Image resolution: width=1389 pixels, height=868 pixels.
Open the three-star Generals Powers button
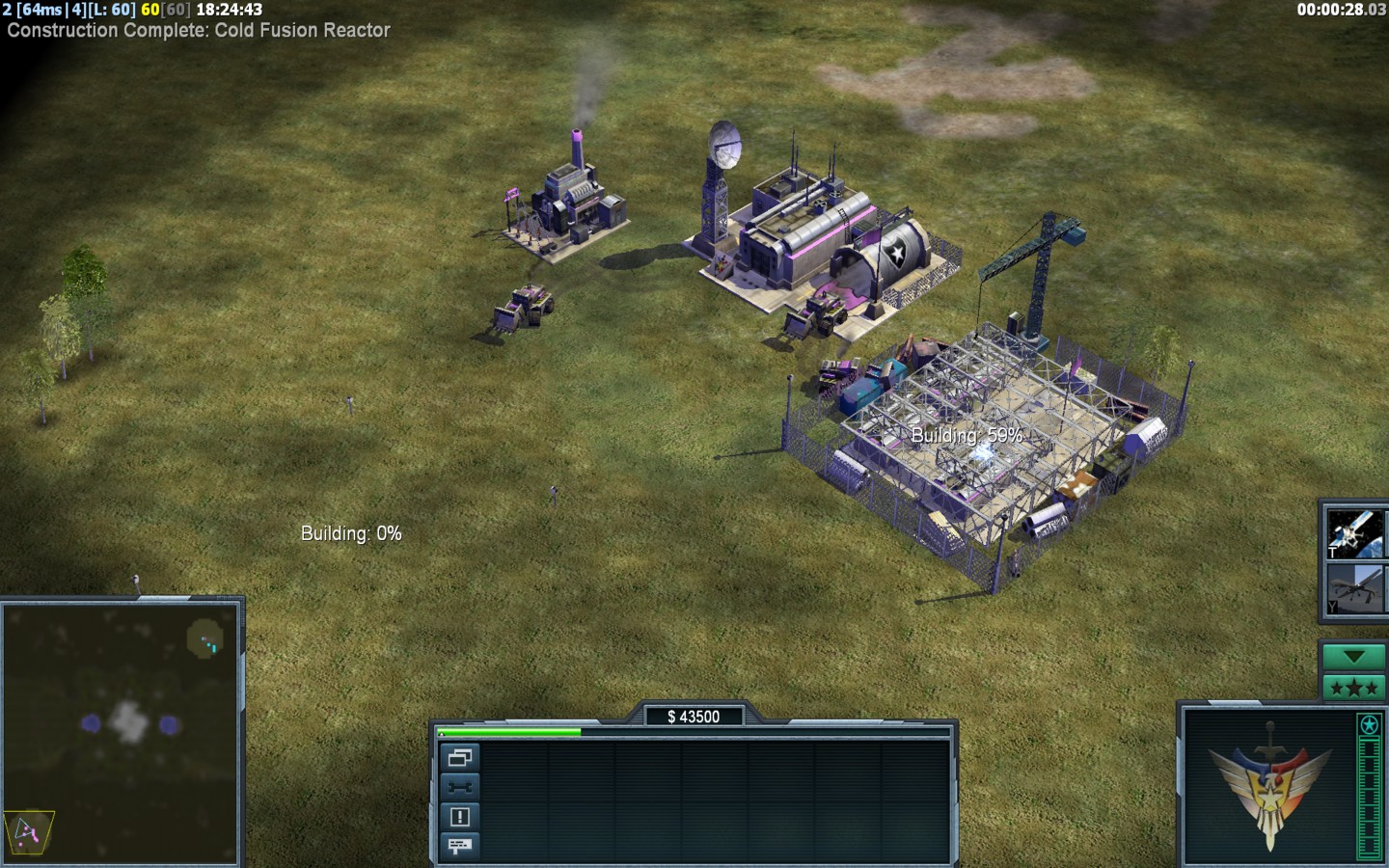tap(1353, 688)
